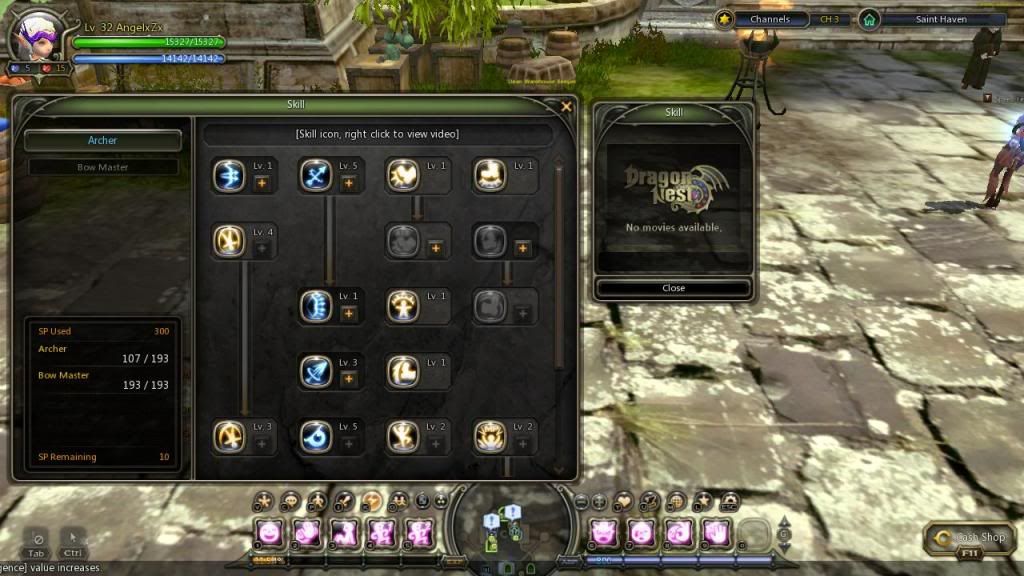
Task: Open the heart icon menu button
Action: coord(625,500)
